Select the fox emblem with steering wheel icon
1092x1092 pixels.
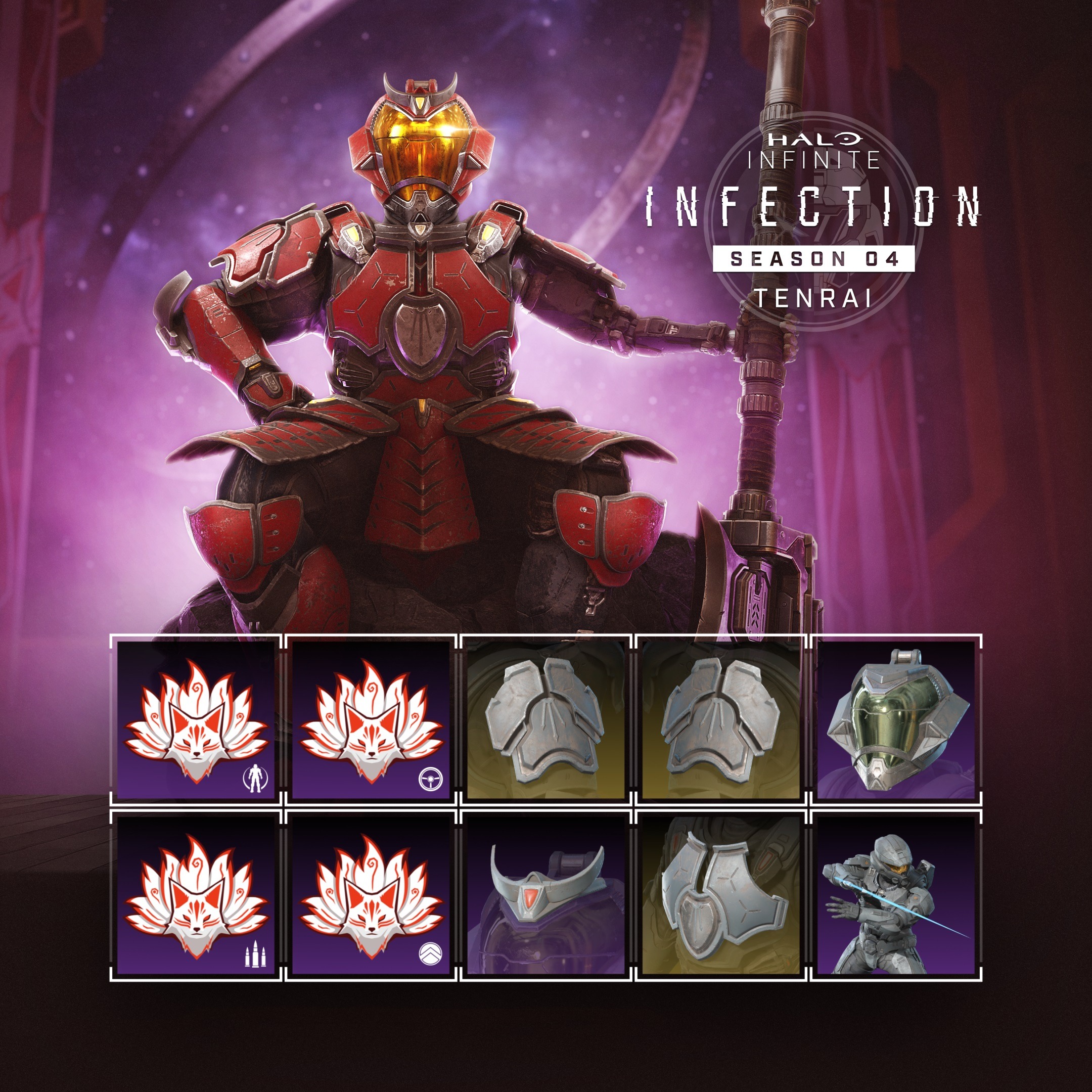coord(371,719)
